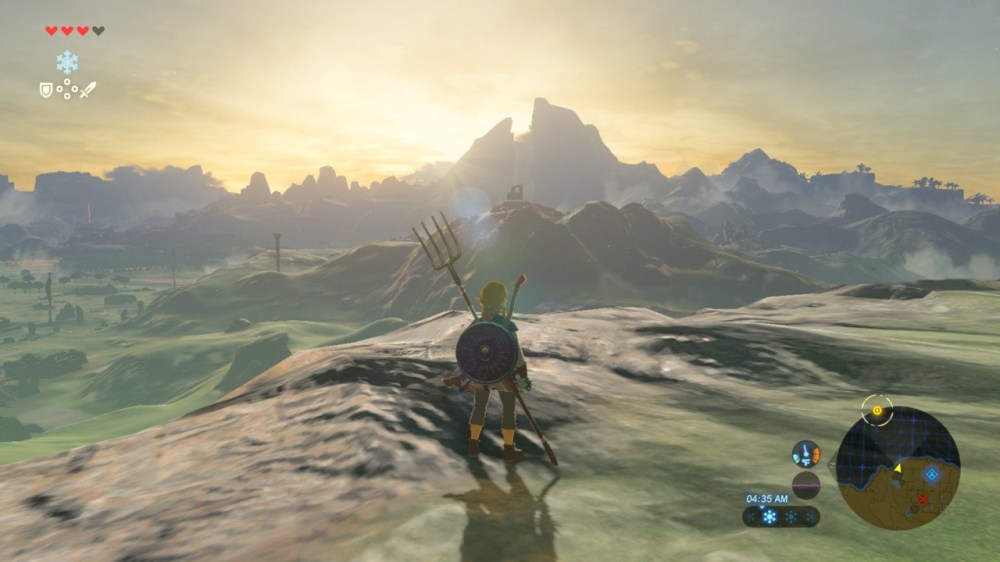Open the shield quick-select icon
The image size is (1000, 562).
pos(45,90)
